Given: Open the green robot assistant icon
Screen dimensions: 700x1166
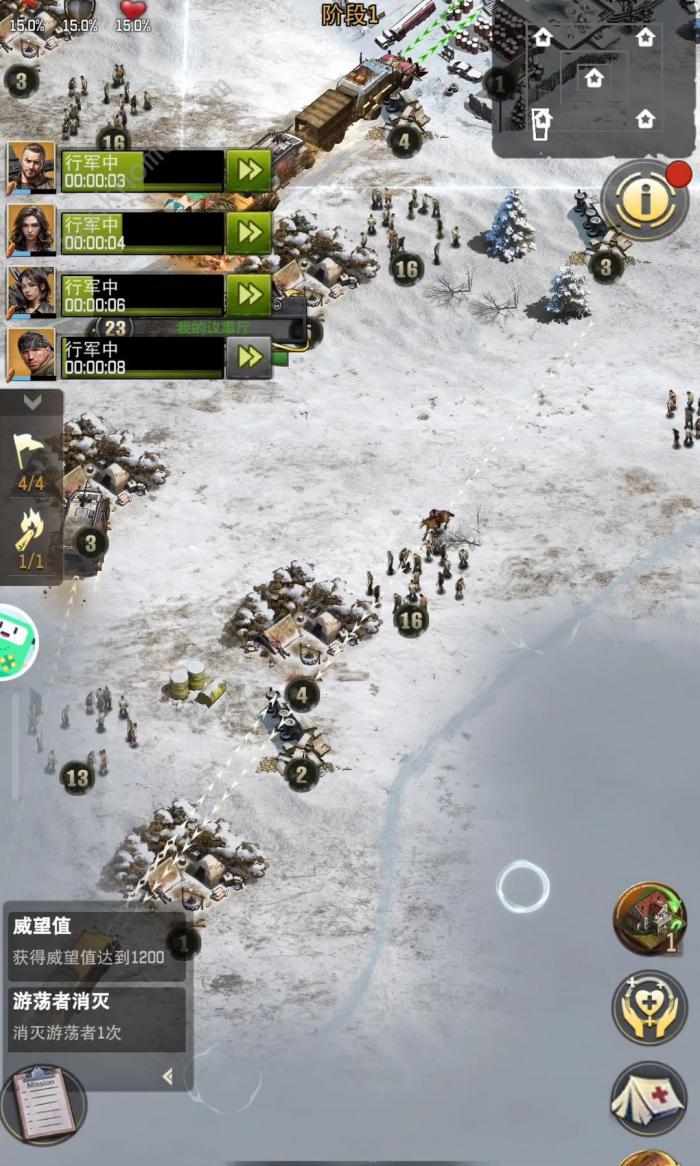Looking at the screenshot, I should (14, 643).
